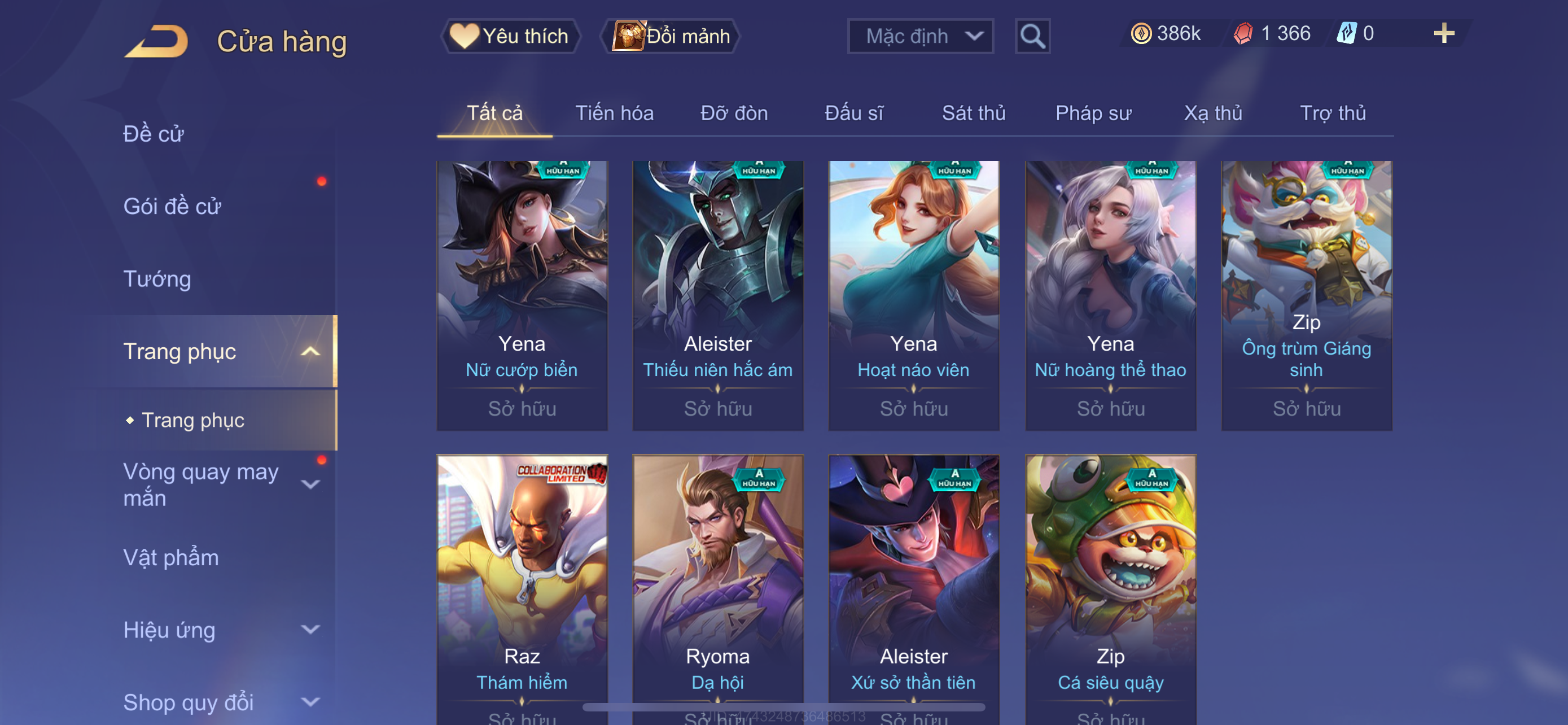The width and height of the screenshot is (1568, 725).
Task: Show the Pháp sư skins tab
Action: [x=1093, y=113]
